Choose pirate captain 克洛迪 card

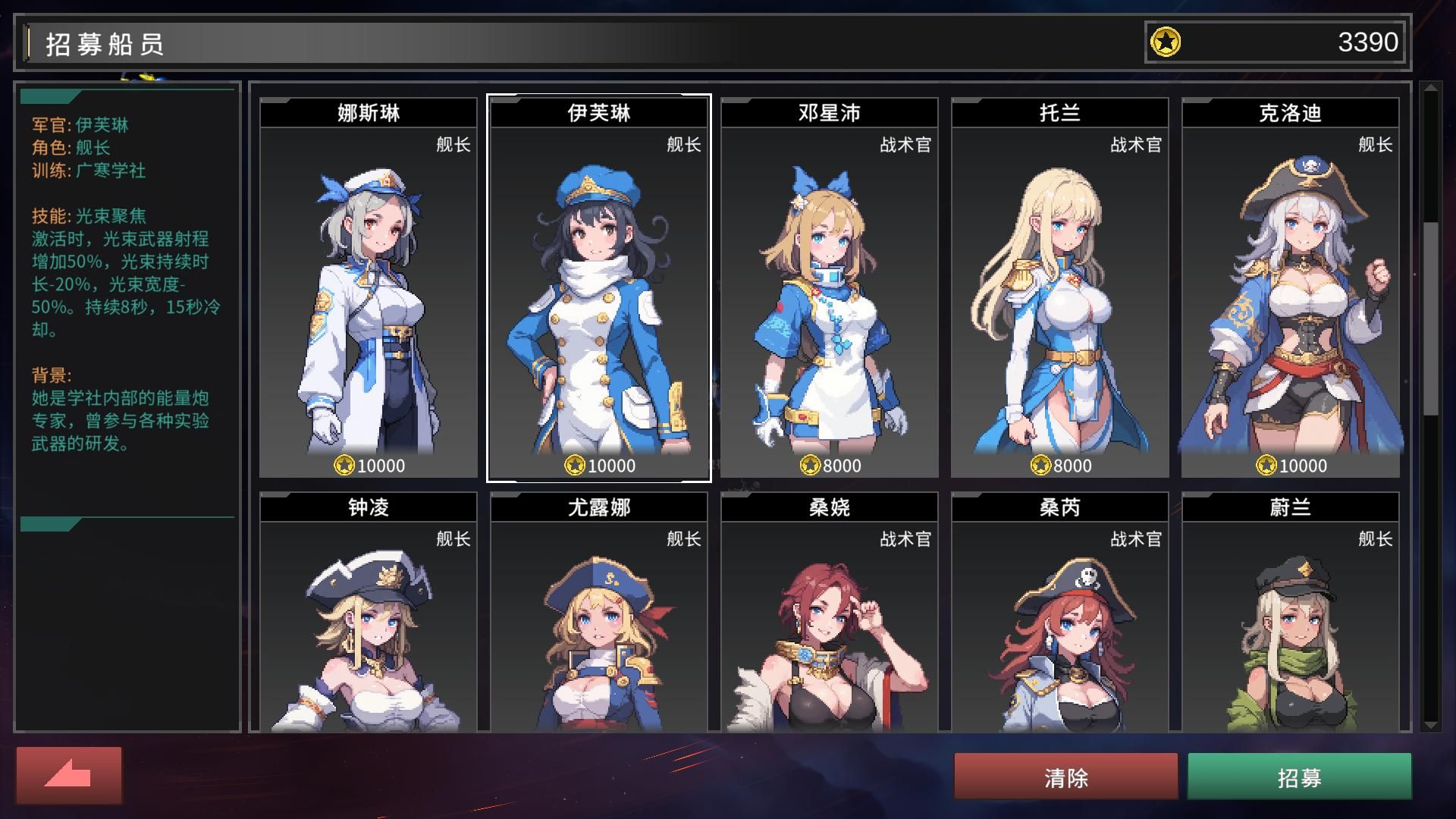pos(1291,288)
